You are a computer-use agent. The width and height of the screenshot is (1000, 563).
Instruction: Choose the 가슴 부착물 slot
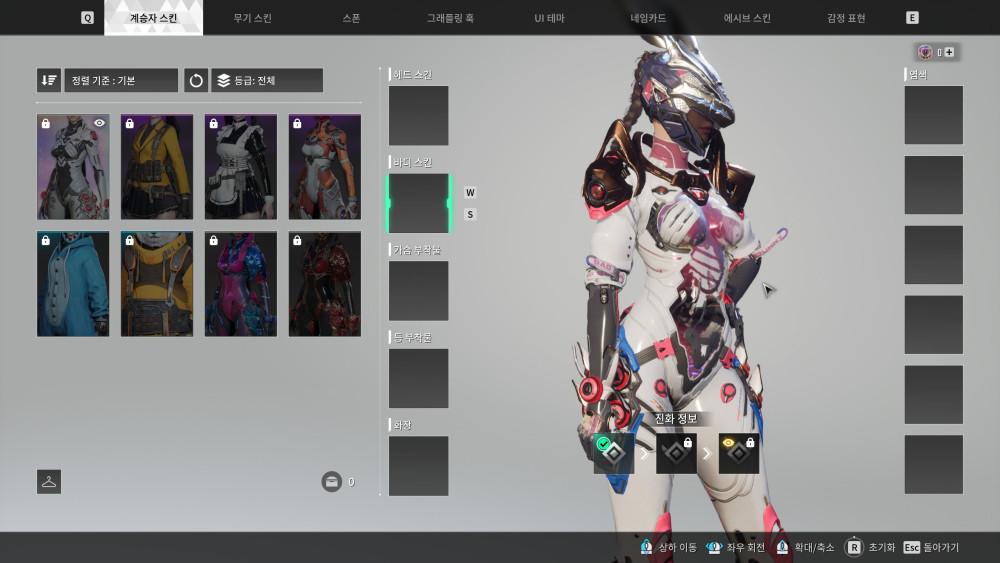(x=418, y=291)
